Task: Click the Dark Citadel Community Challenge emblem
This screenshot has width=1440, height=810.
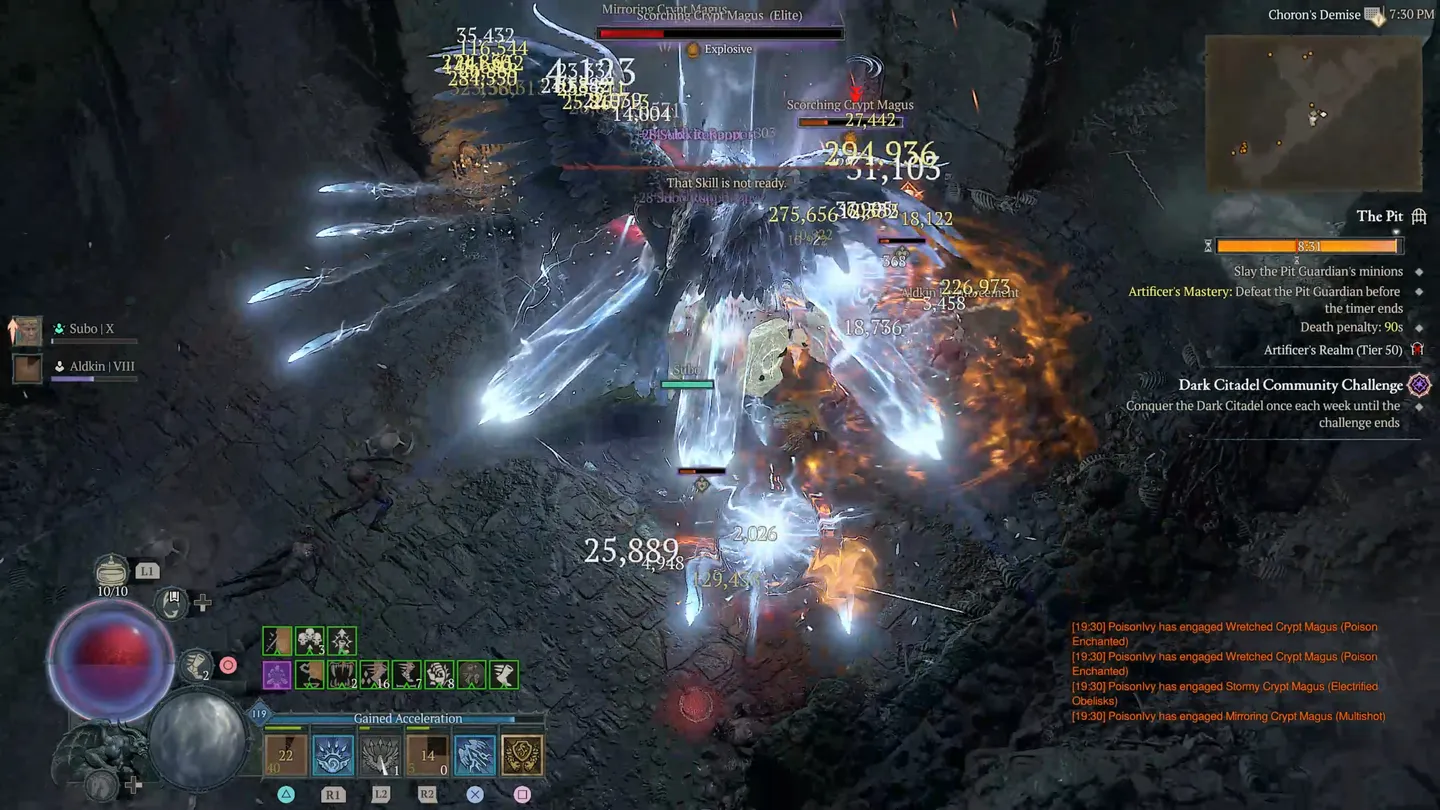Action: click(x=1417, y=383)
